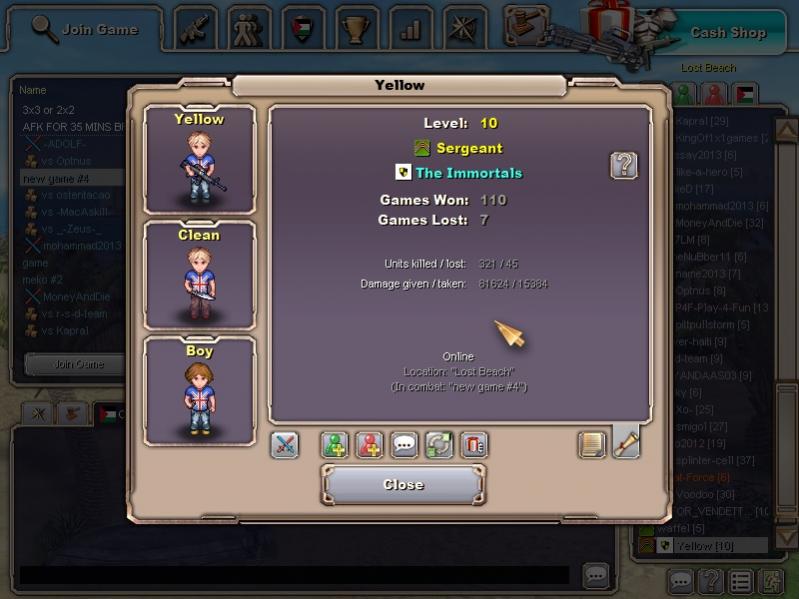Open the Cash Shop
Screen dimensions: 799x599
(x=727, y=32)
